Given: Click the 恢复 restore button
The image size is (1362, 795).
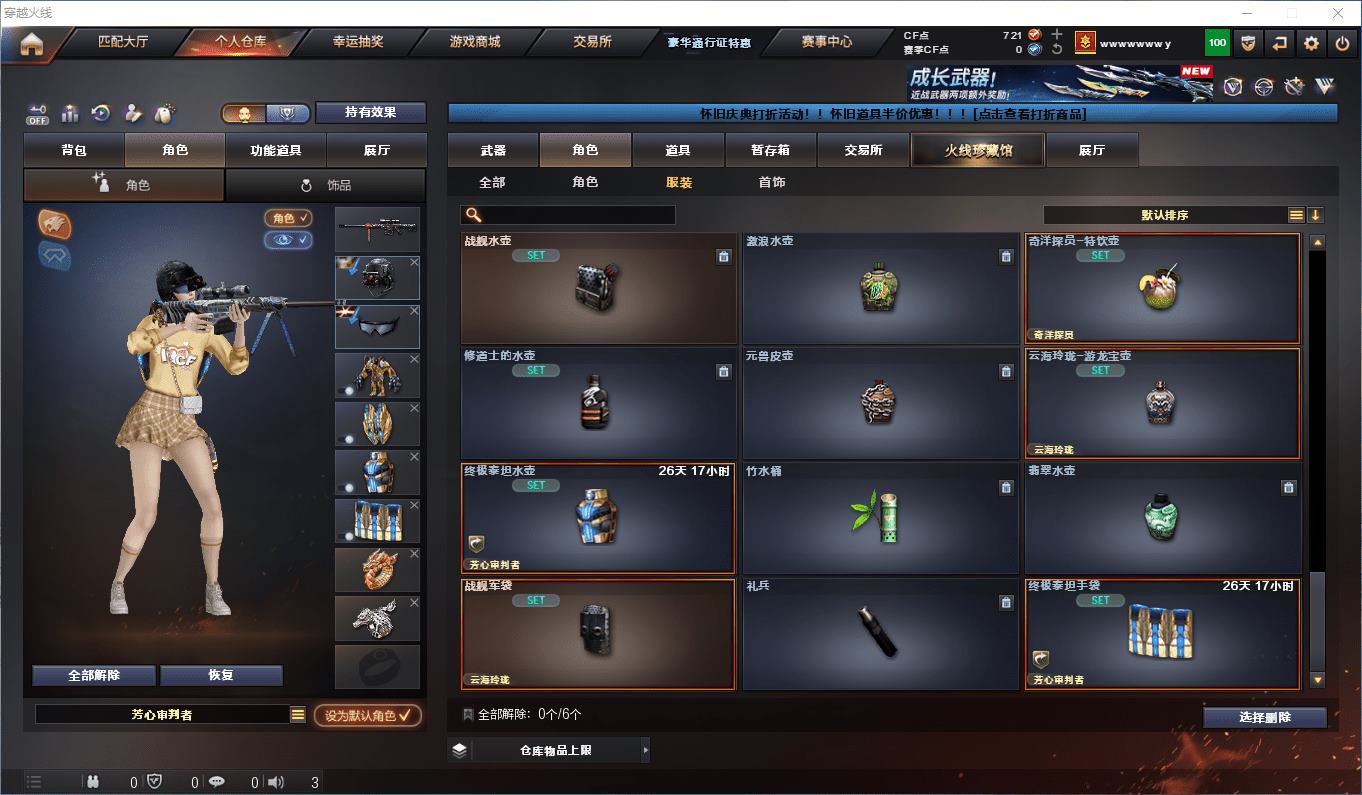Looking at the screenshot, I should coord(221,675).
